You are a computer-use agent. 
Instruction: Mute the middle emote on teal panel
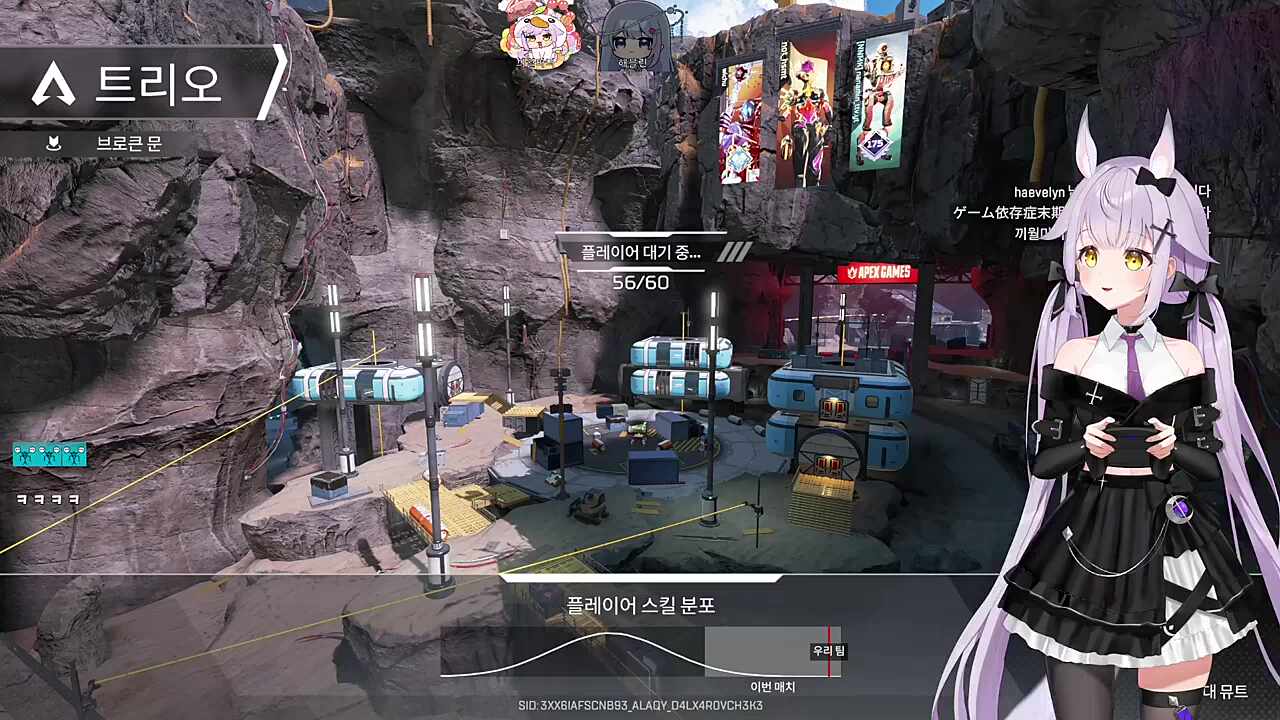point(50,450)
